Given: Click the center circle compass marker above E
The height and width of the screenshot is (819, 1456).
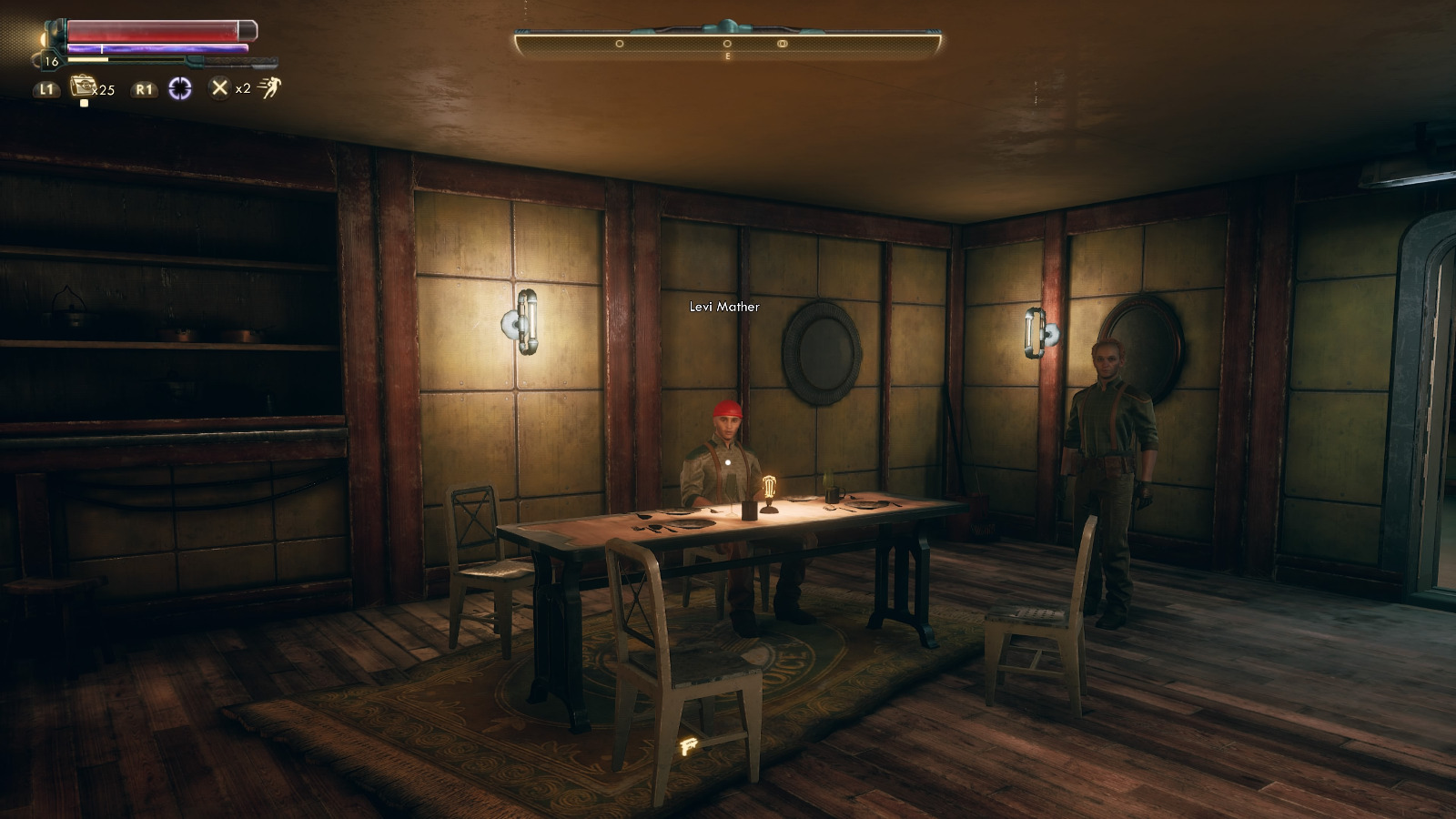Looking at the screenshot, I should pos(727,44).
